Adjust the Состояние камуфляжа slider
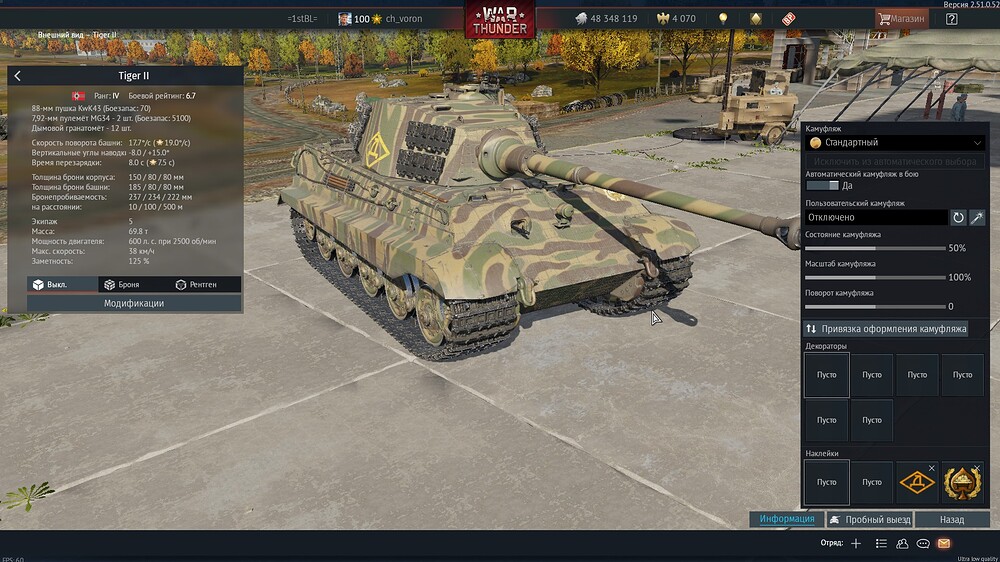Image resolution: width=1000 pixels, height=562 pixels. [876, 248]
